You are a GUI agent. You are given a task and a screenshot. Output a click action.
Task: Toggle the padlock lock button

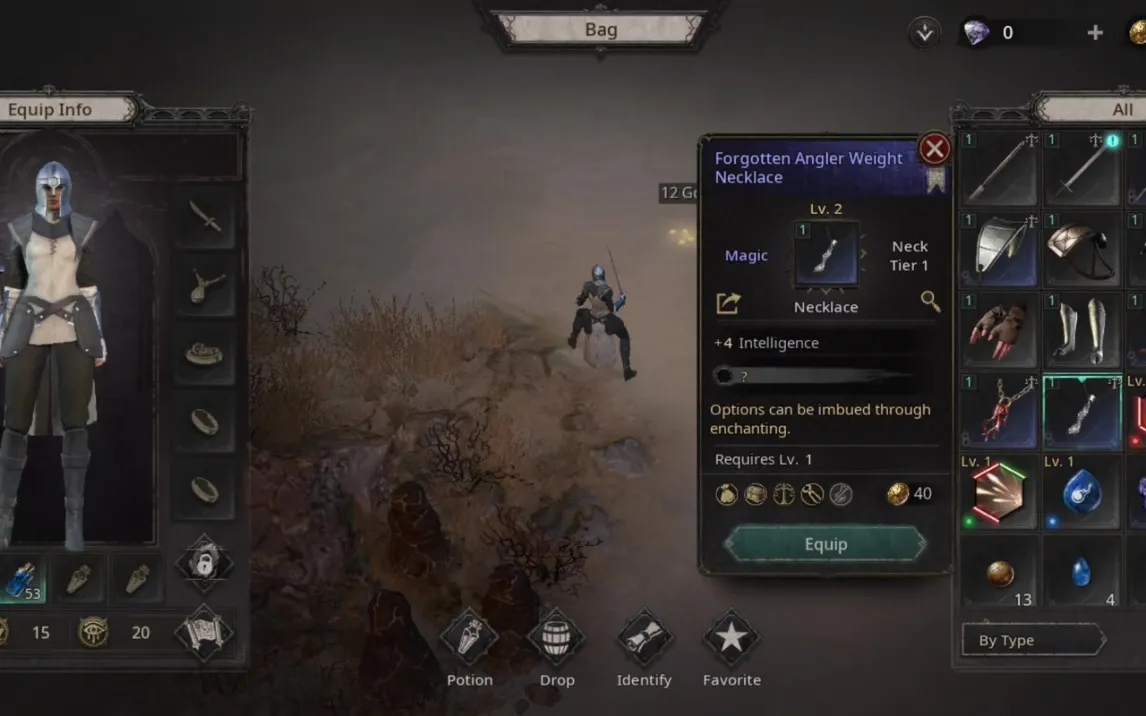tap(204, 563)
